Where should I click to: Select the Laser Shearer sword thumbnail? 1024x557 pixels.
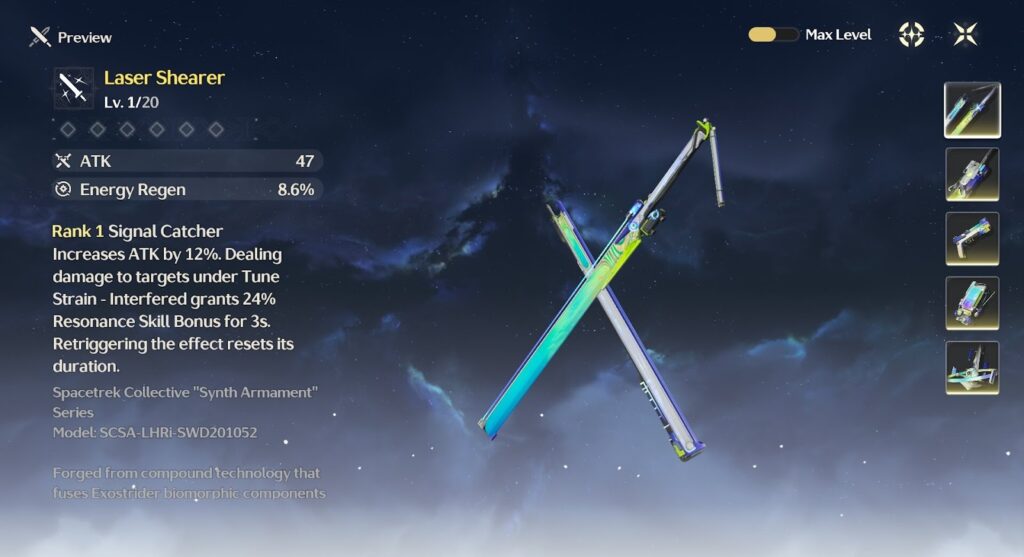(x=972, y=110)
